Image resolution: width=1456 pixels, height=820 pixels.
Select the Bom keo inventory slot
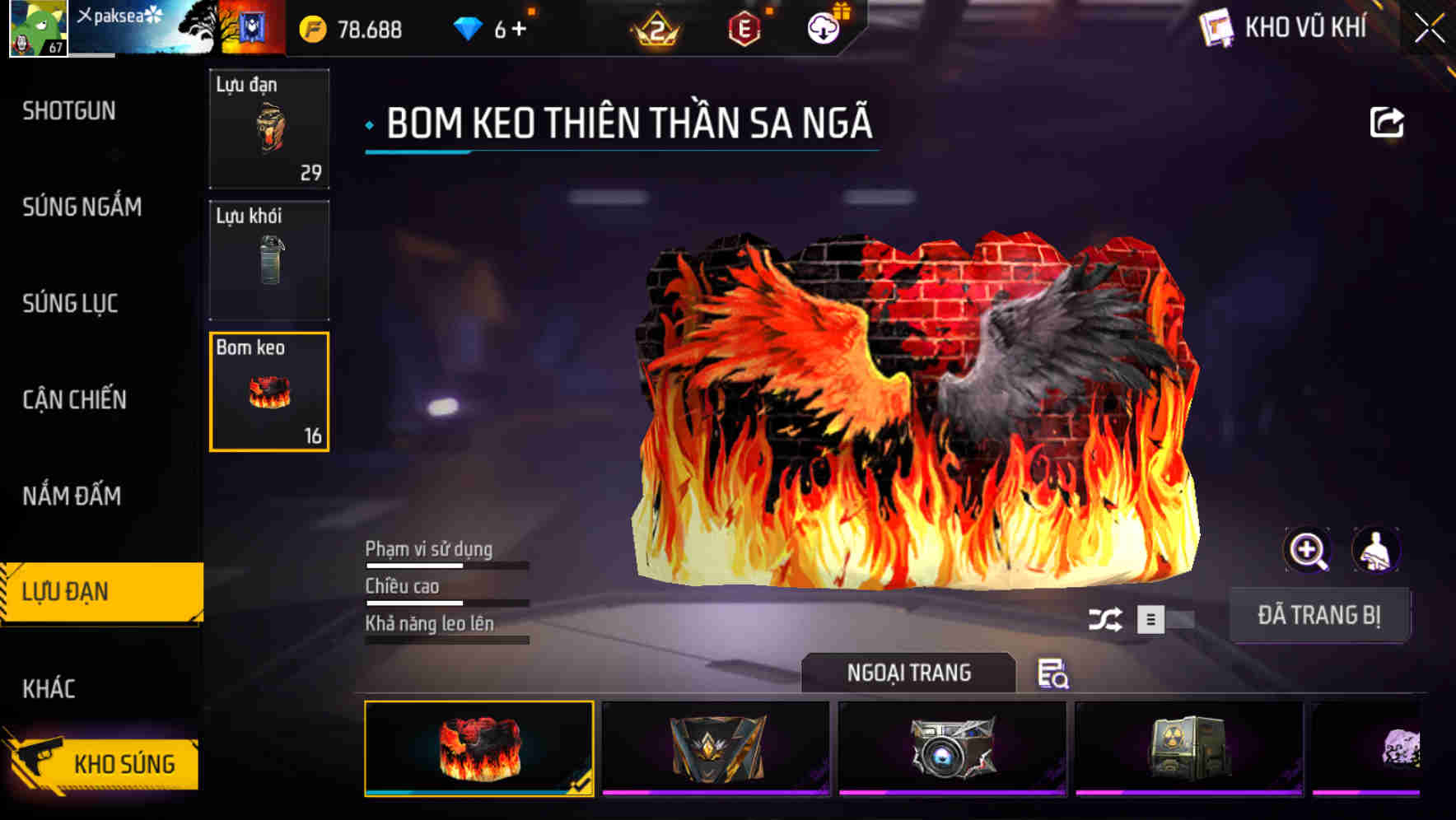click(x=268, y=391)
